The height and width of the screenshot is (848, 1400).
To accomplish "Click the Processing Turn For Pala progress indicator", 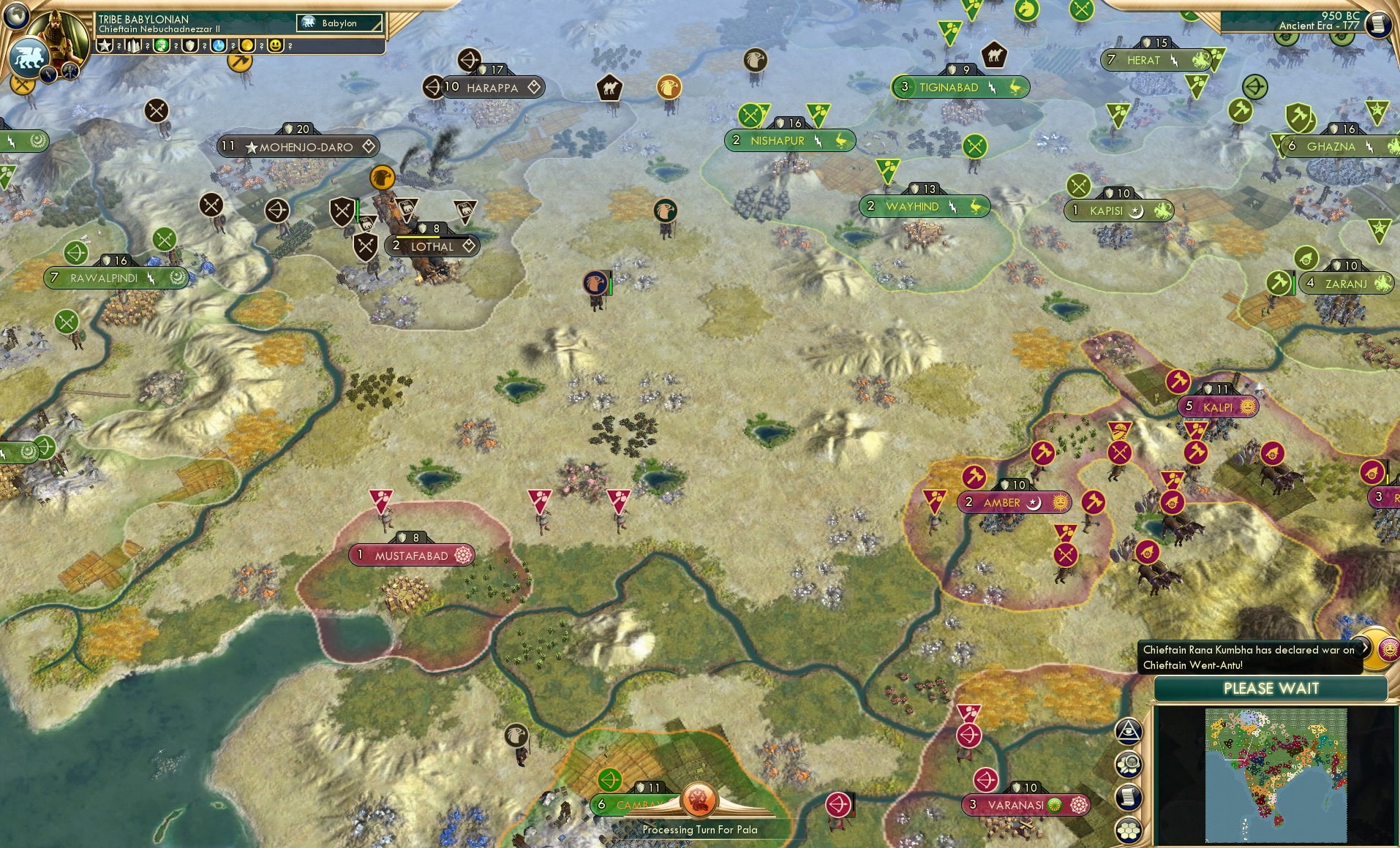I will 700,830.
